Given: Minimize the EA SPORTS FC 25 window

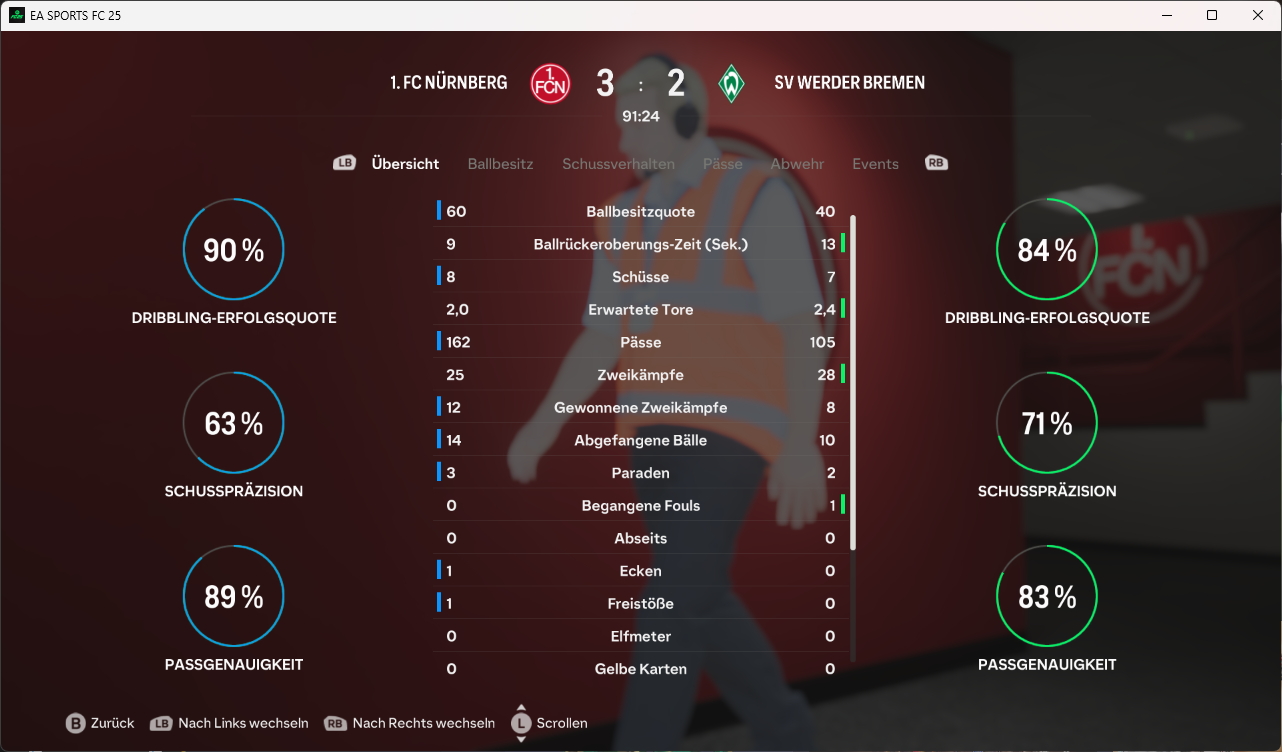Looking at the screenshot, I should pyautogui.click(x=1166, y=16).
